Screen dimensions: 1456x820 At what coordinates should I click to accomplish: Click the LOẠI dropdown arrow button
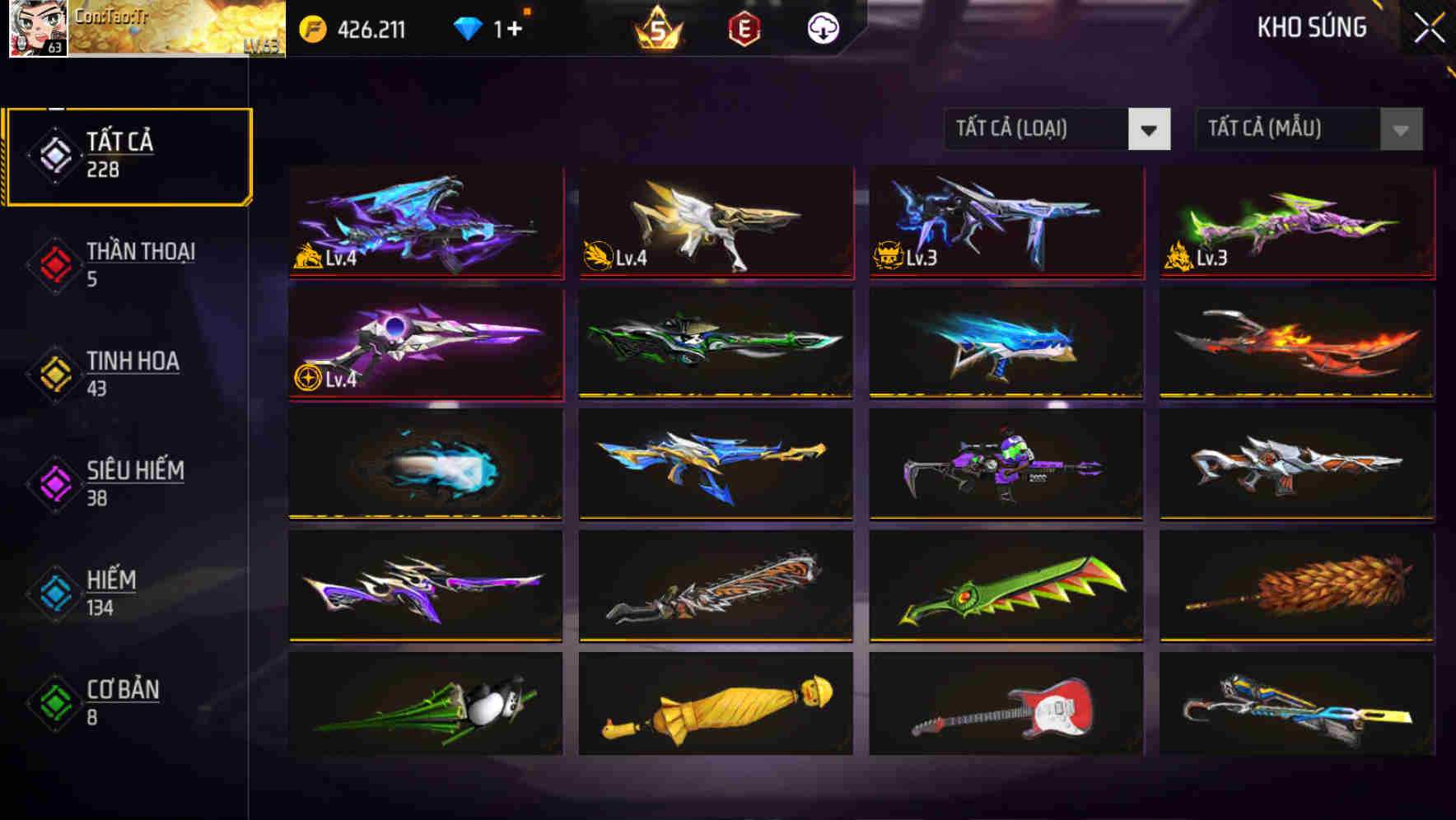(1150, 129)
